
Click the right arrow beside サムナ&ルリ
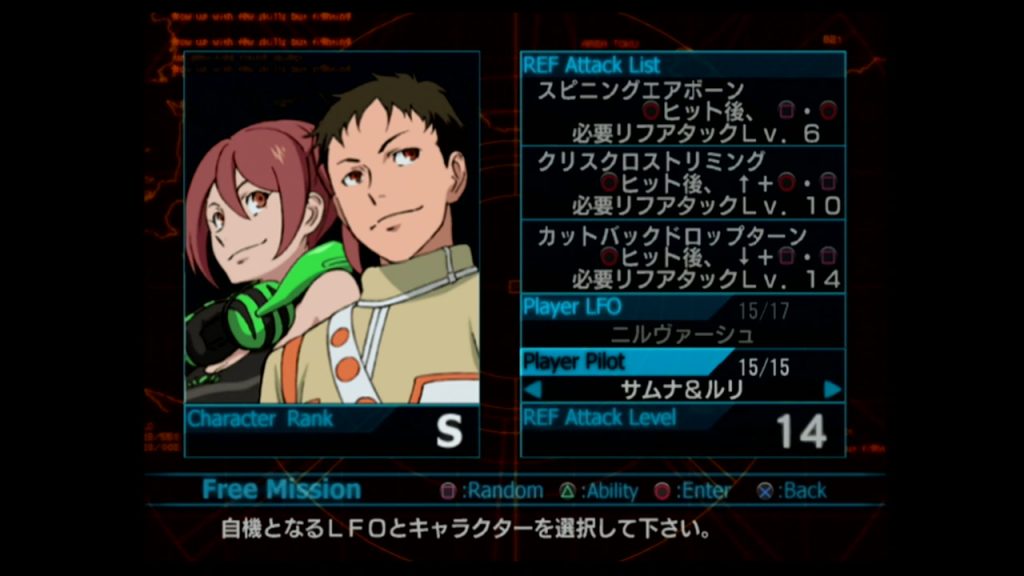click(x=832, y=389)
